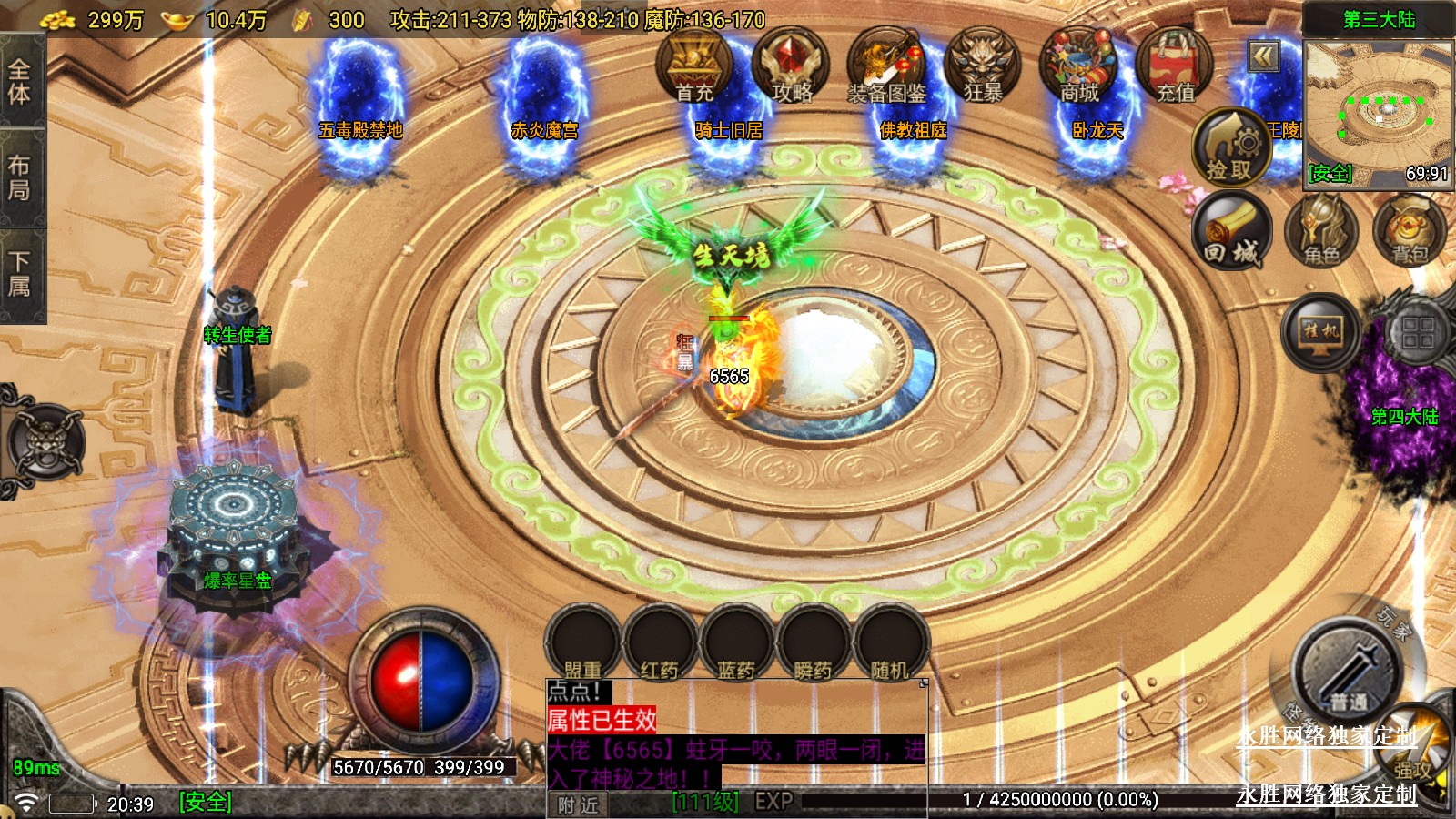Use the 回城 return to town scroll

point(1231,232)
